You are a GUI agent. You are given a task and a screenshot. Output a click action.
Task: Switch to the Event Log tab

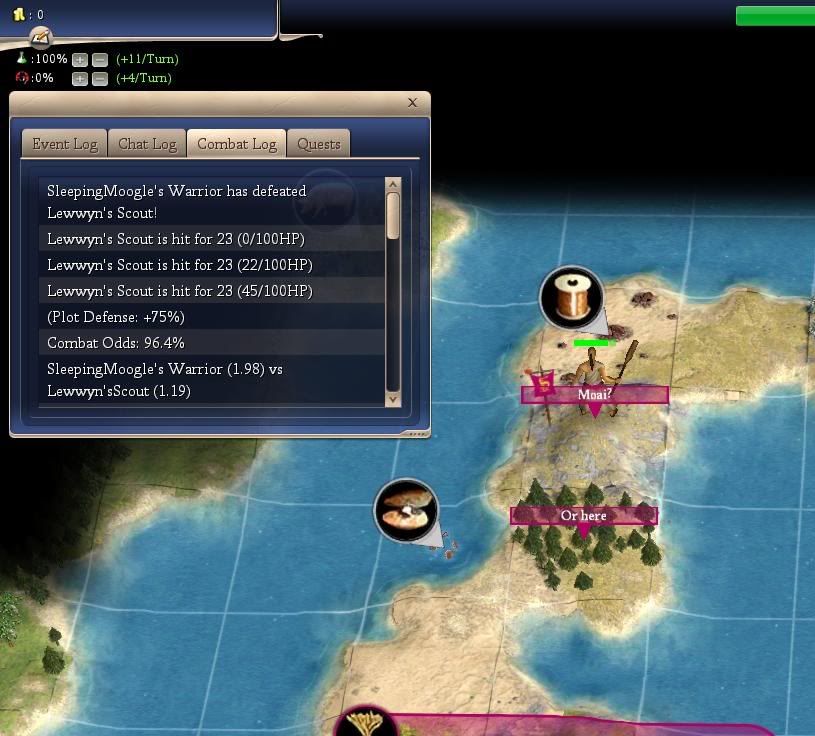coord(65,144)
